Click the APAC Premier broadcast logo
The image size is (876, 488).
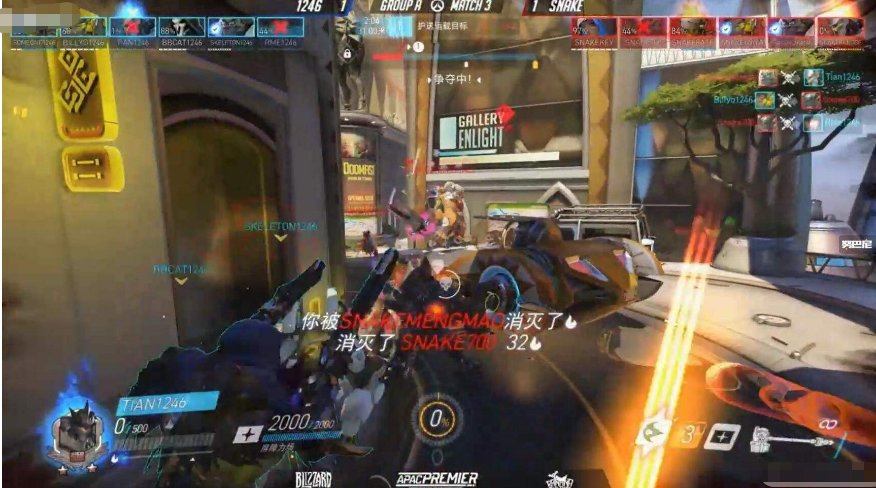[x=436, y=479]
